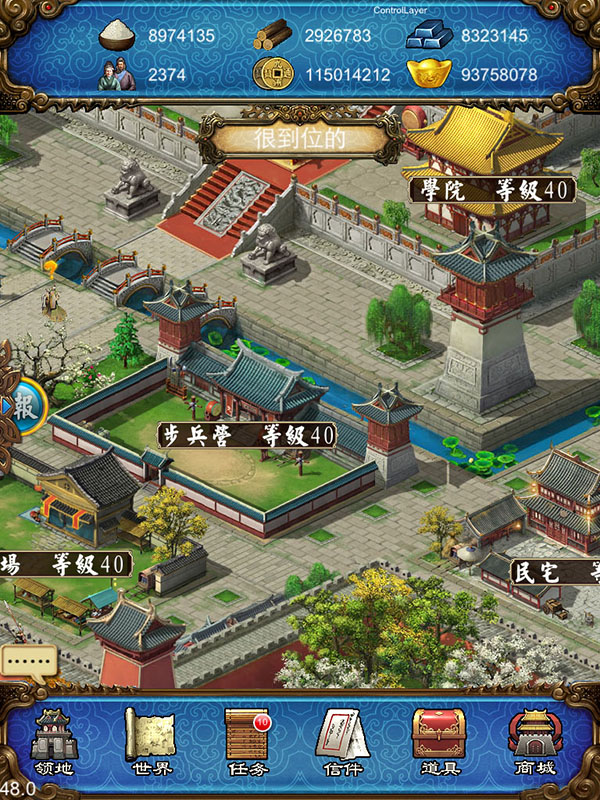Viewport: 600px width, 800px height.
Task: Open the 世界 world map
Action: coord(151,742)
